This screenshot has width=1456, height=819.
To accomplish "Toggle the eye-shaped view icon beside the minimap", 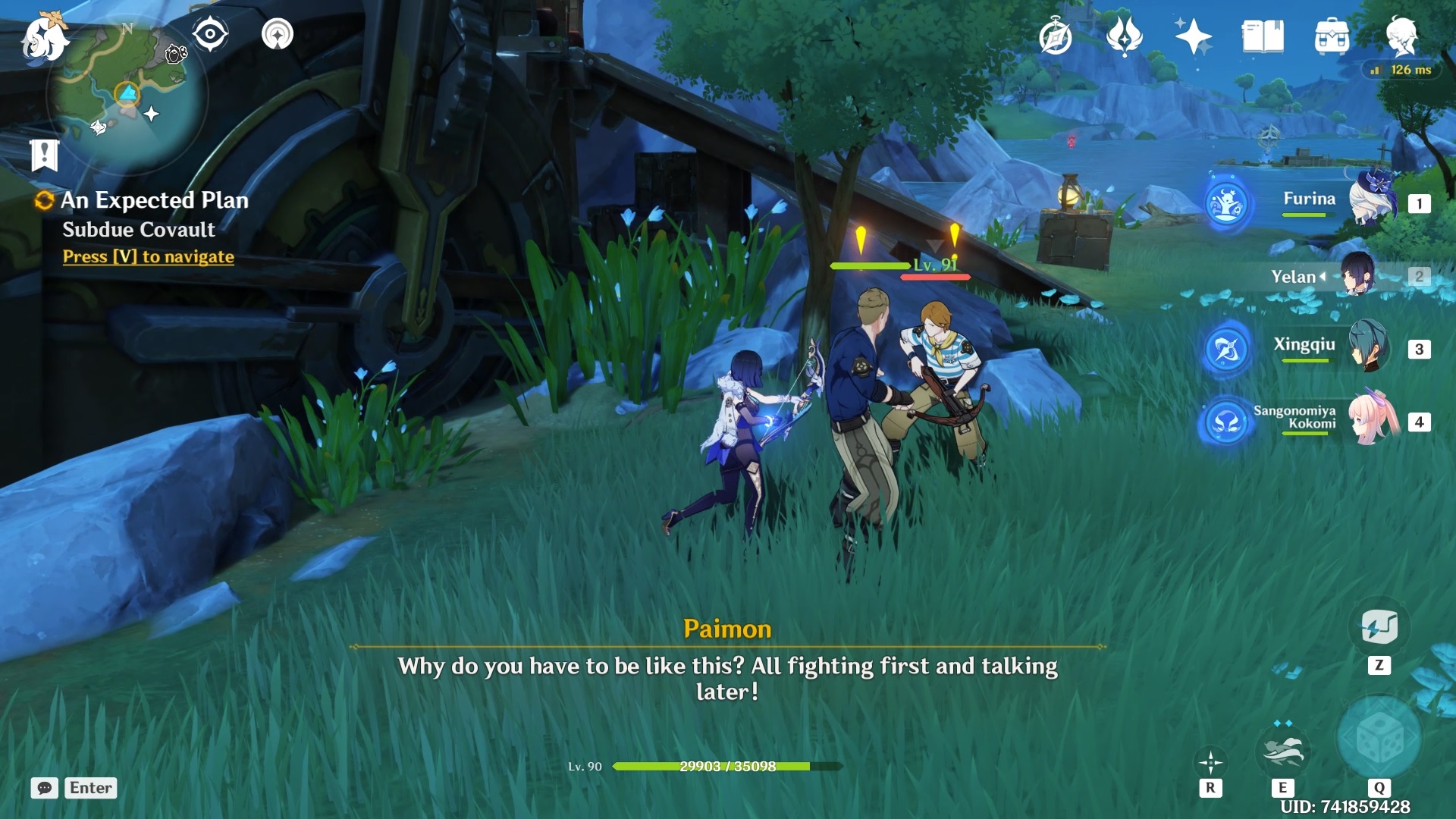I will click(x=210, y=34).
